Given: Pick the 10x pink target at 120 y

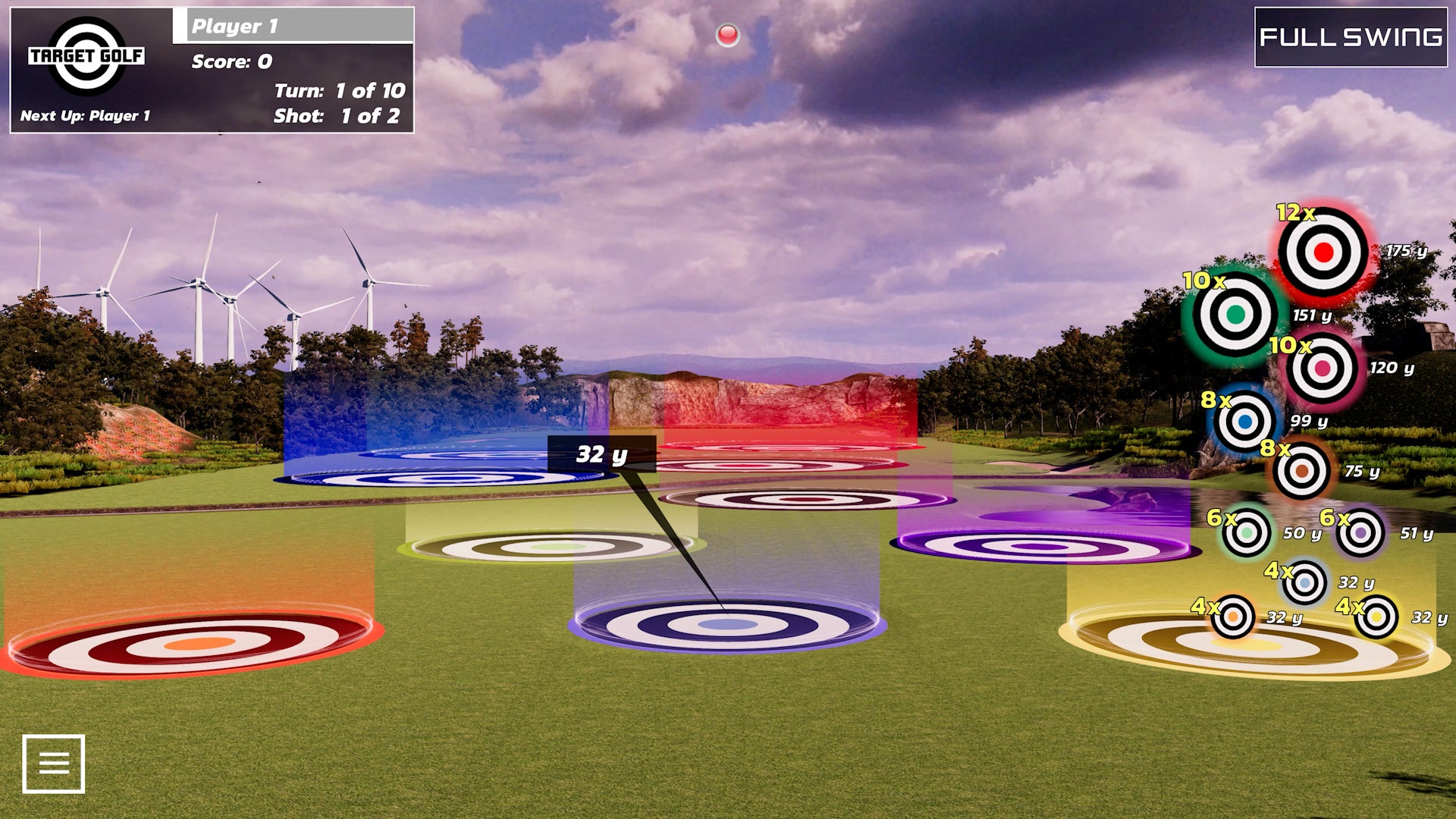Looking at the screenshot, I should pos(1323,369).
